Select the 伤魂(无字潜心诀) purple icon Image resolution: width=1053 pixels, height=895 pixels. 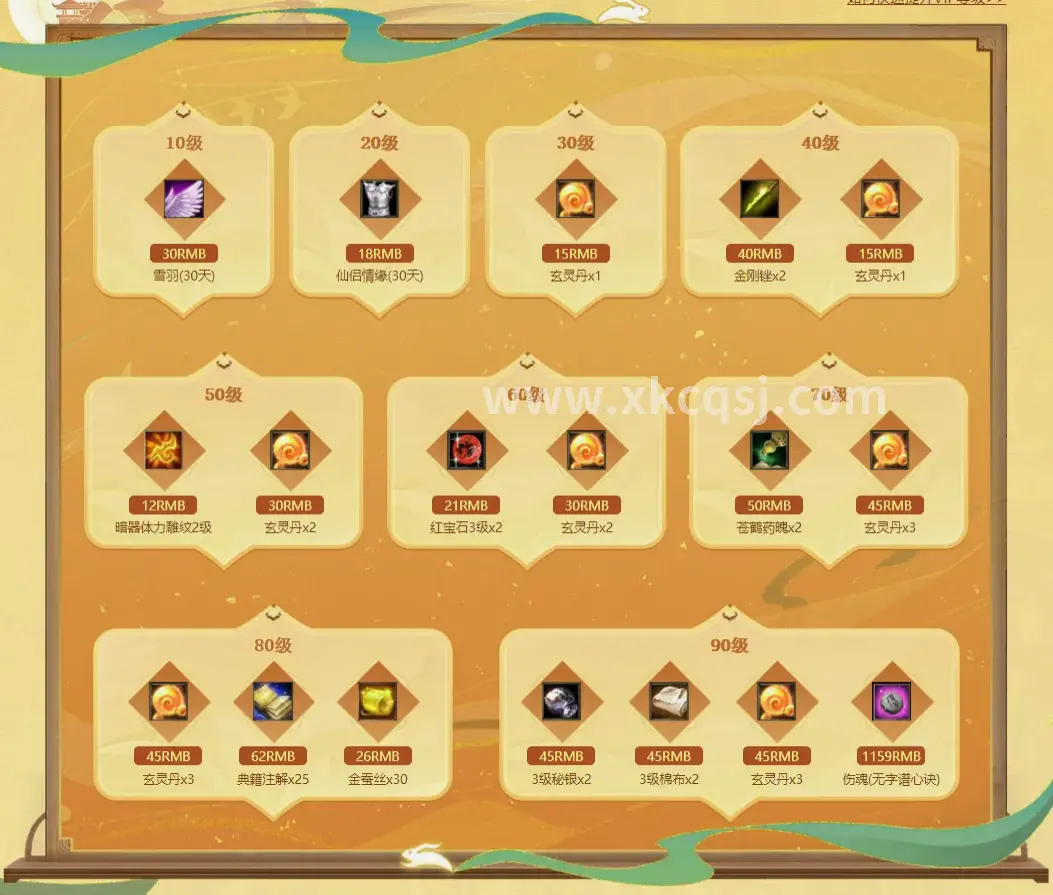point(891,702)
